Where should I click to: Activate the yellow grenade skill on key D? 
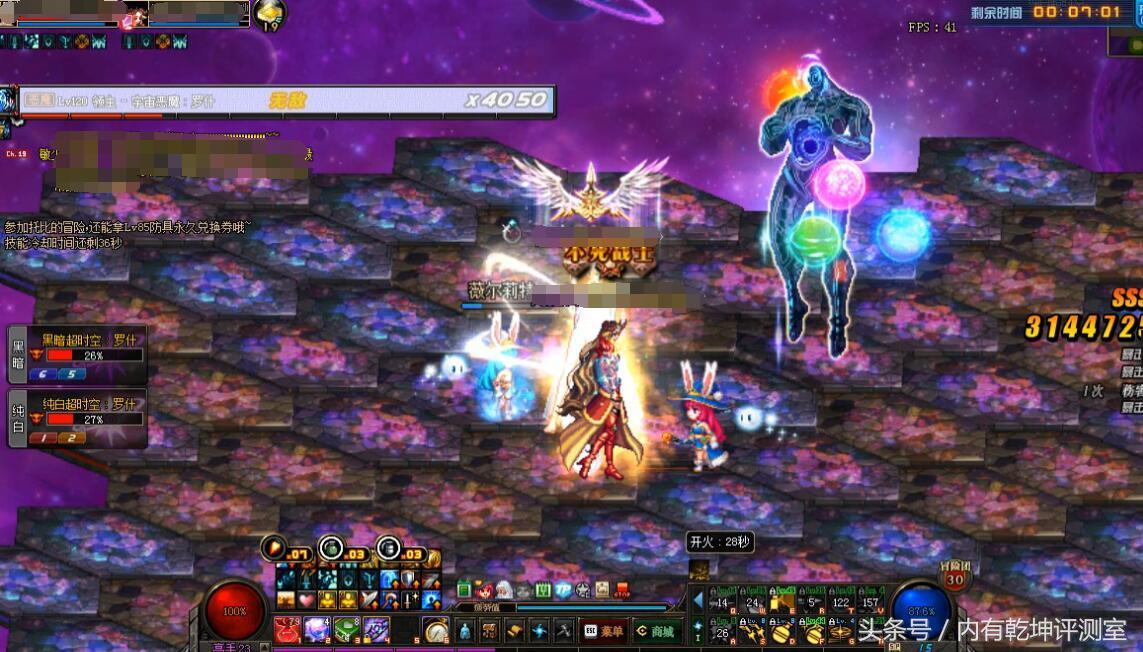(x=782, y=631)
